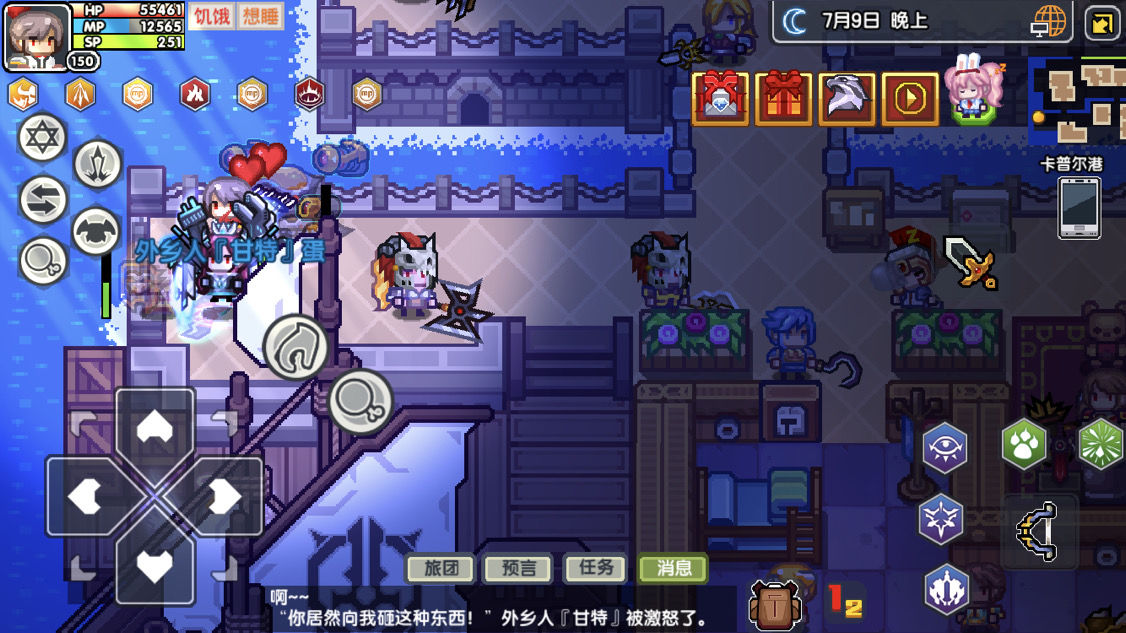The height and width of the screenshot is (633, 1126).
Task: Tap the down arrow on the D-pad
Action: coord(153,565)
